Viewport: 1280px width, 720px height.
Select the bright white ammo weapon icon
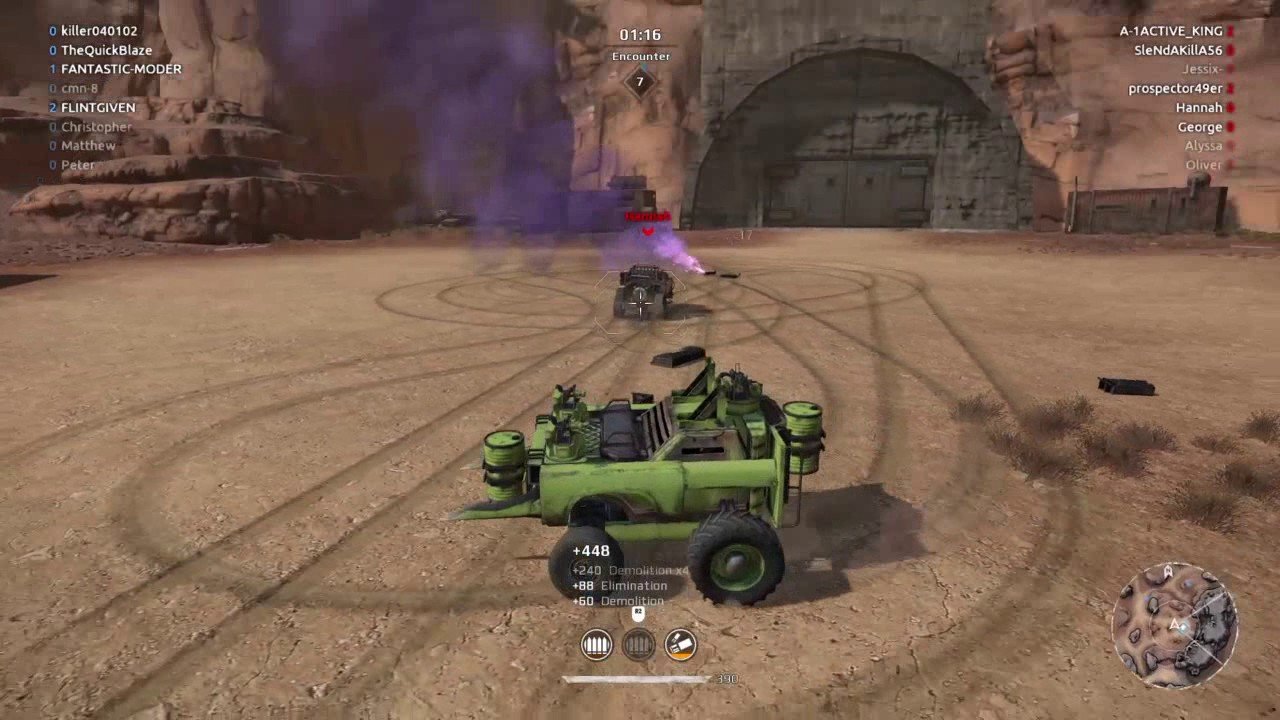[597, 645]
